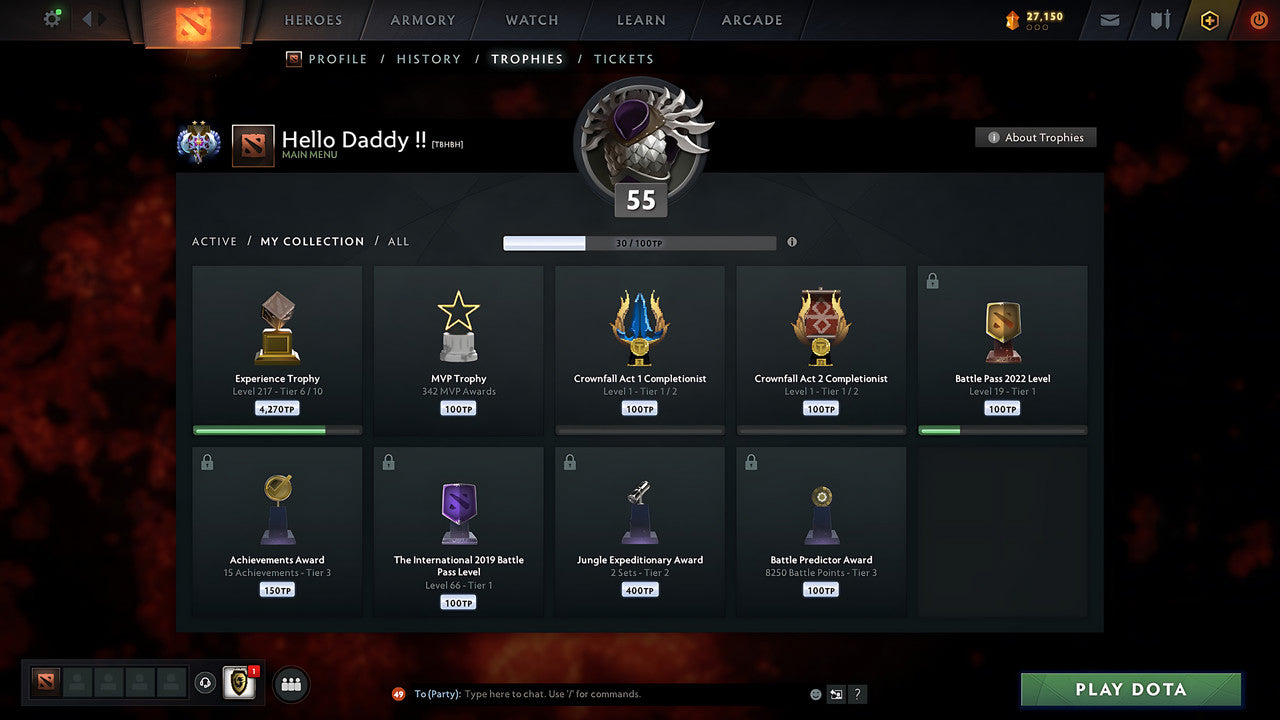Click the power button to exit the game
The image size is (1280, 720).
tap(1258, 20)
